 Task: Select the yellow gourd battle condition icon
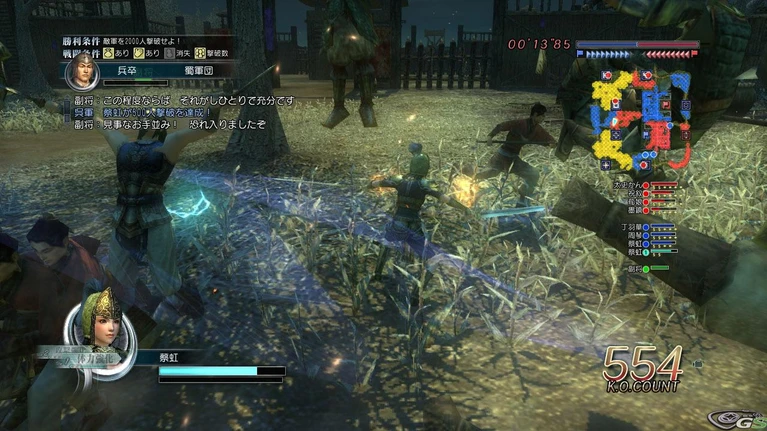(x=110, y=51)
